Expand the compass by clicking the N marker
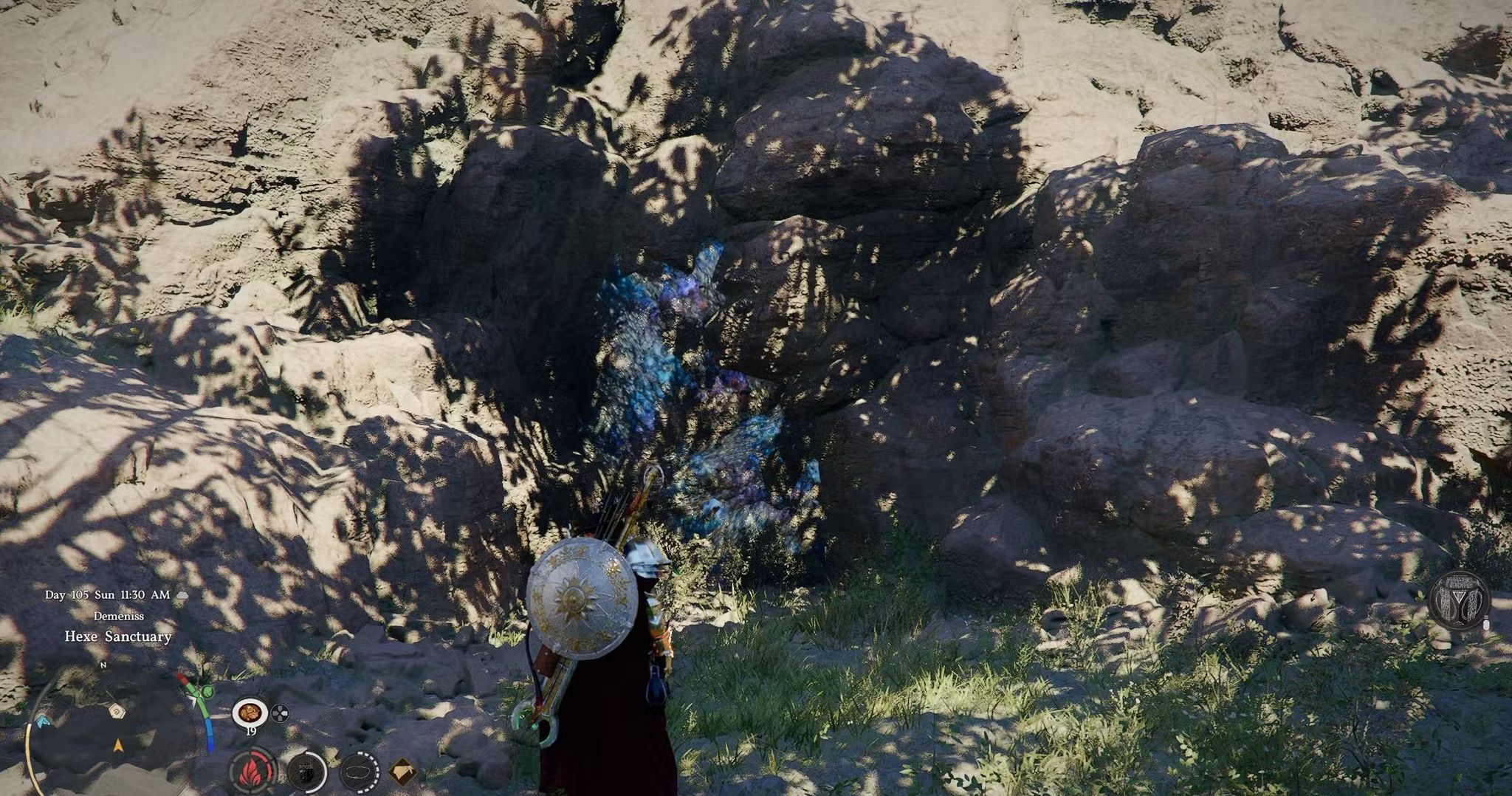 [103, 665]
